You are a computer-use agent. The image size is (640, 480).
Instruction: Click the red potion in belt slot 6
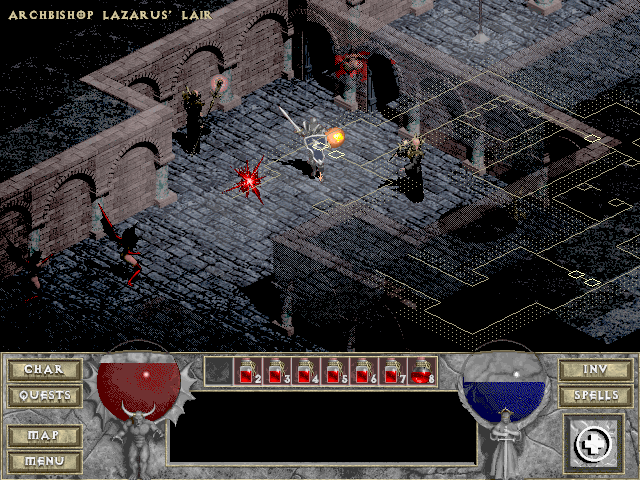pyautogui.click(x=364, y=372)
